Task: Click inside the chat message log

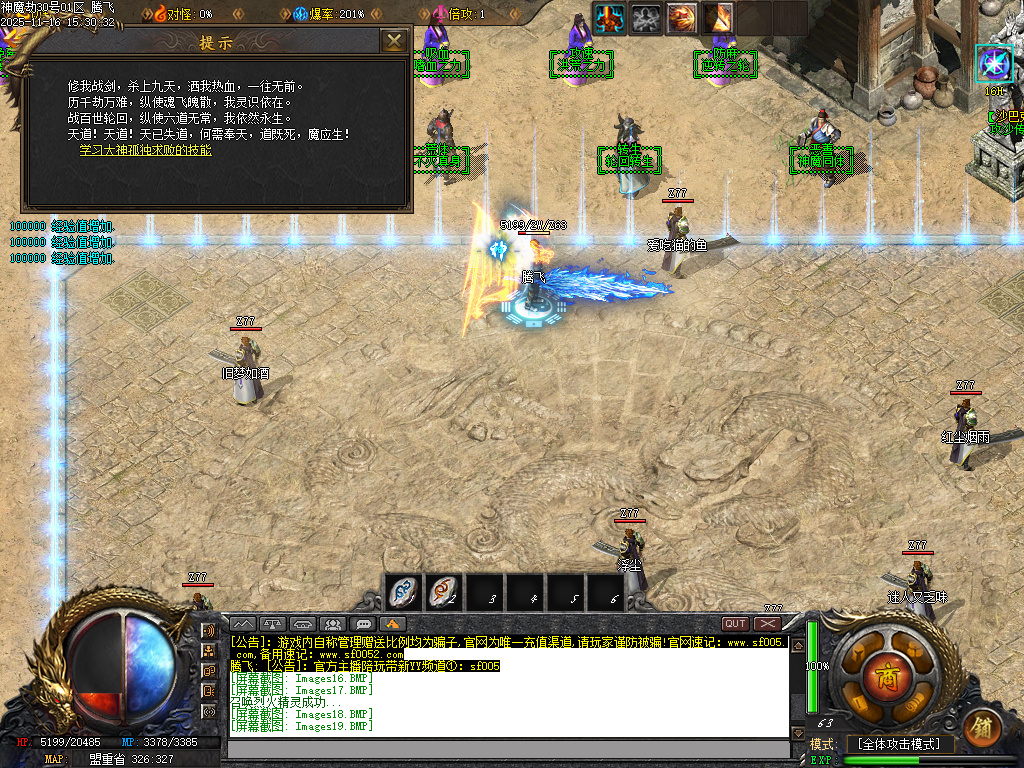Action: click(508, 685)
